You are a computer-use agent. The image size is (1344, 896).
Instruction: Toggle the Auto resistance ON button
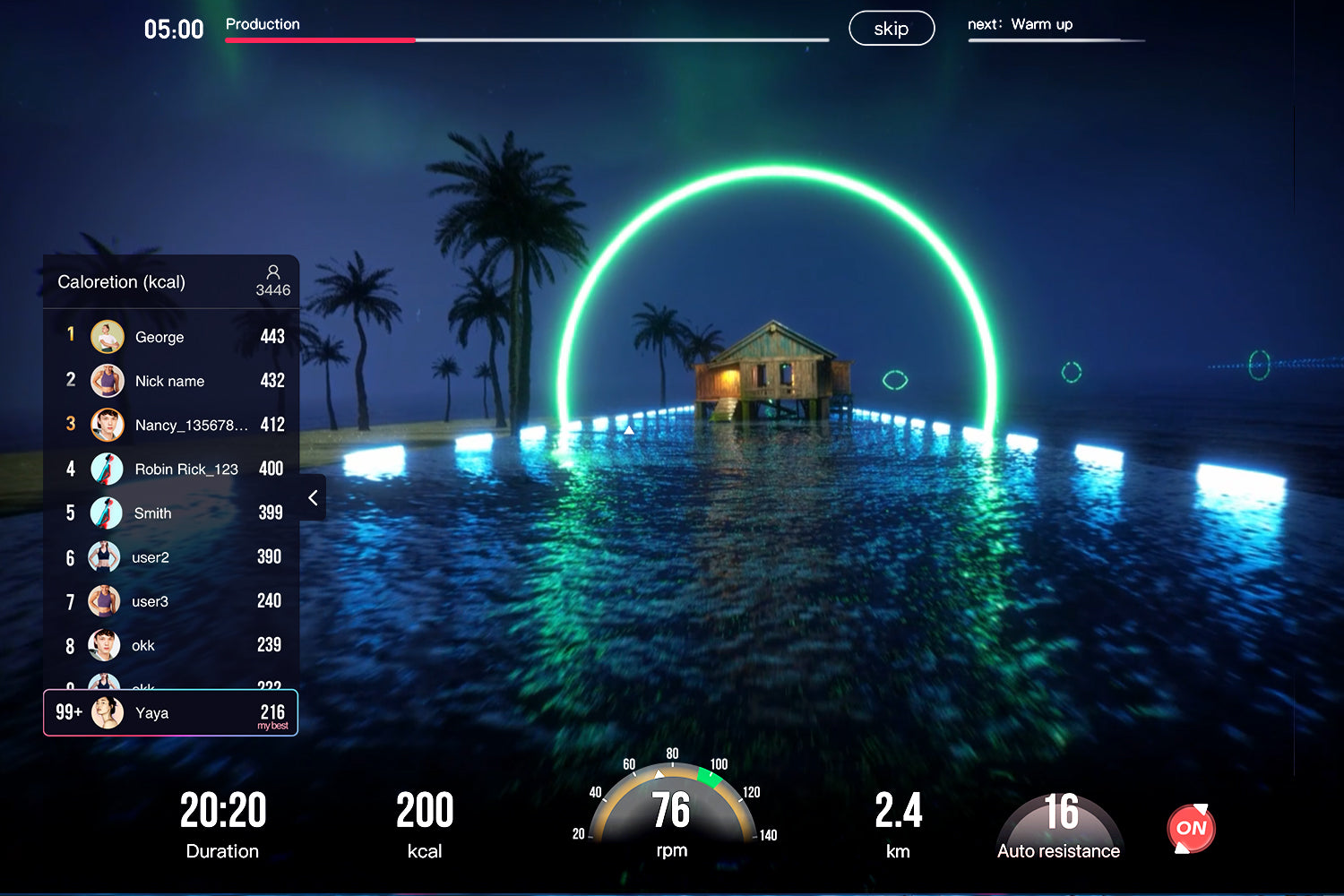click(1191, 829)
